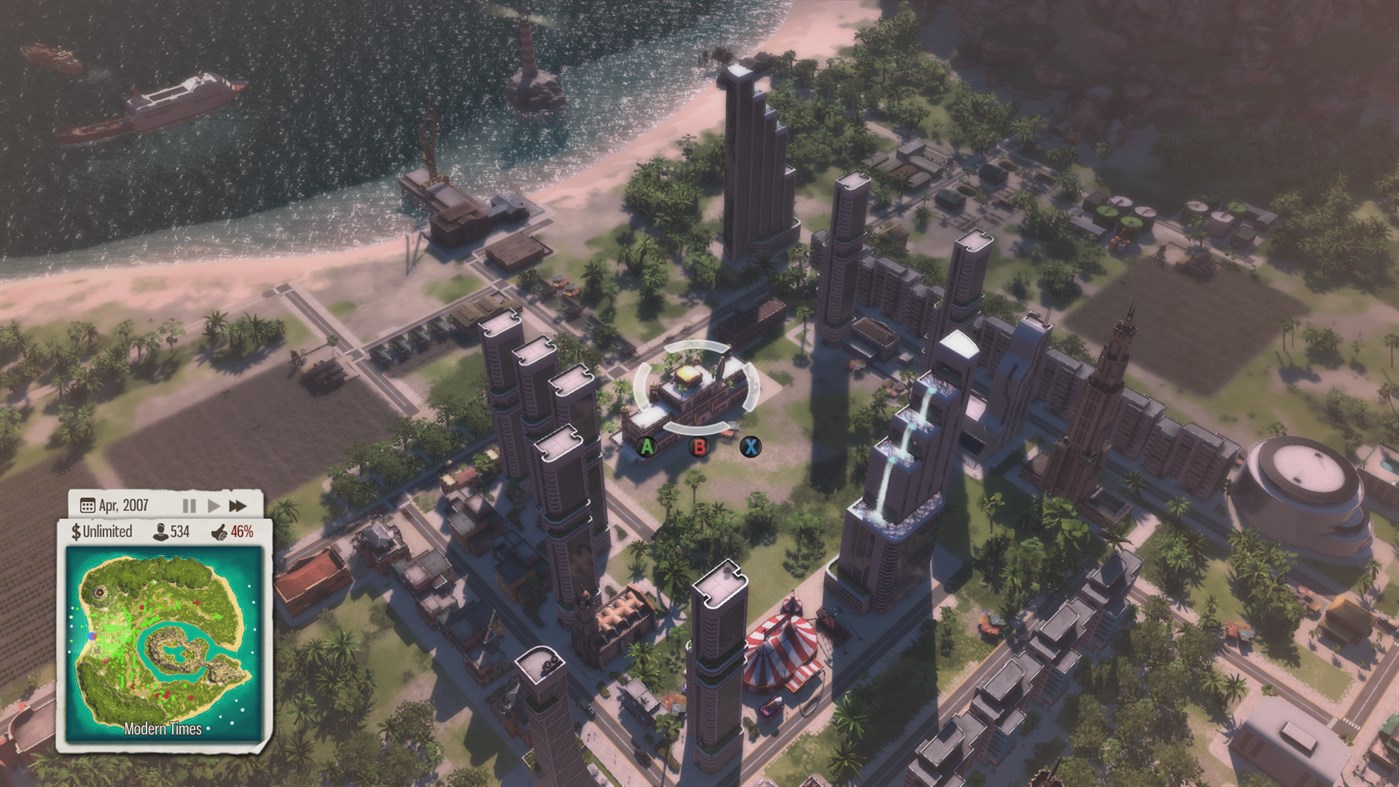Click the '534' population counter
The height and width of the screenshot is (787, 1399).
pos(178,531)
